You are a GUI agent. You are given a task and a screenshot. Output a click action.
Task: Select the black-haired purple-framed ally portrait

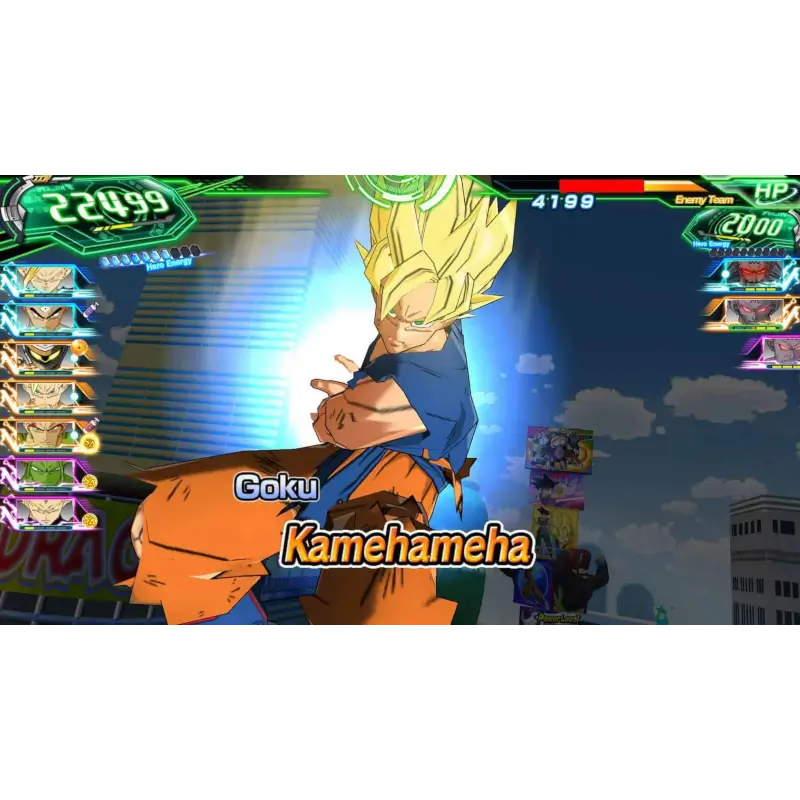point(45,510)
